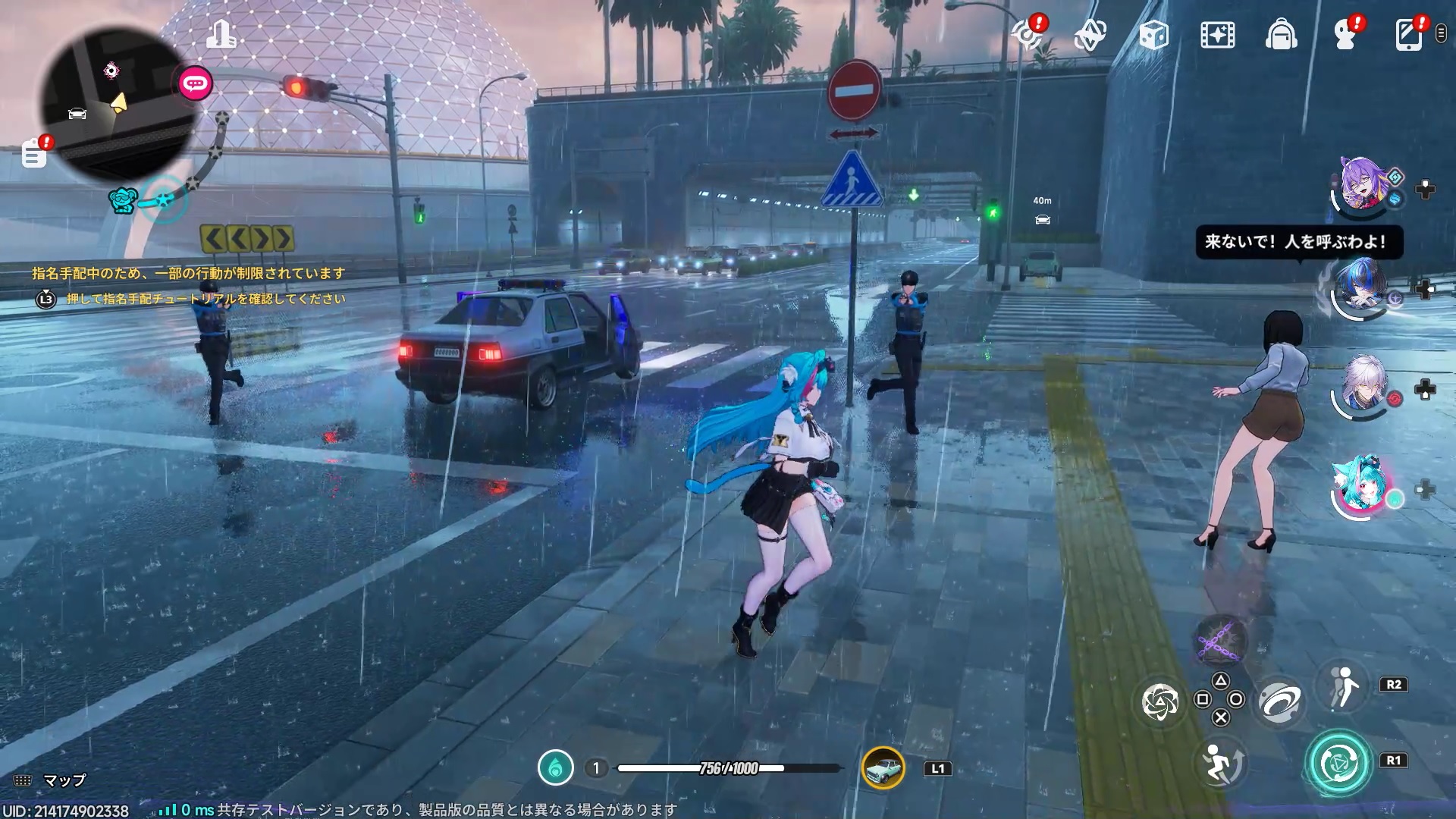
Task: Use the purple chain skill icon
Action: pyautogui.click(x=1221, y=641)
